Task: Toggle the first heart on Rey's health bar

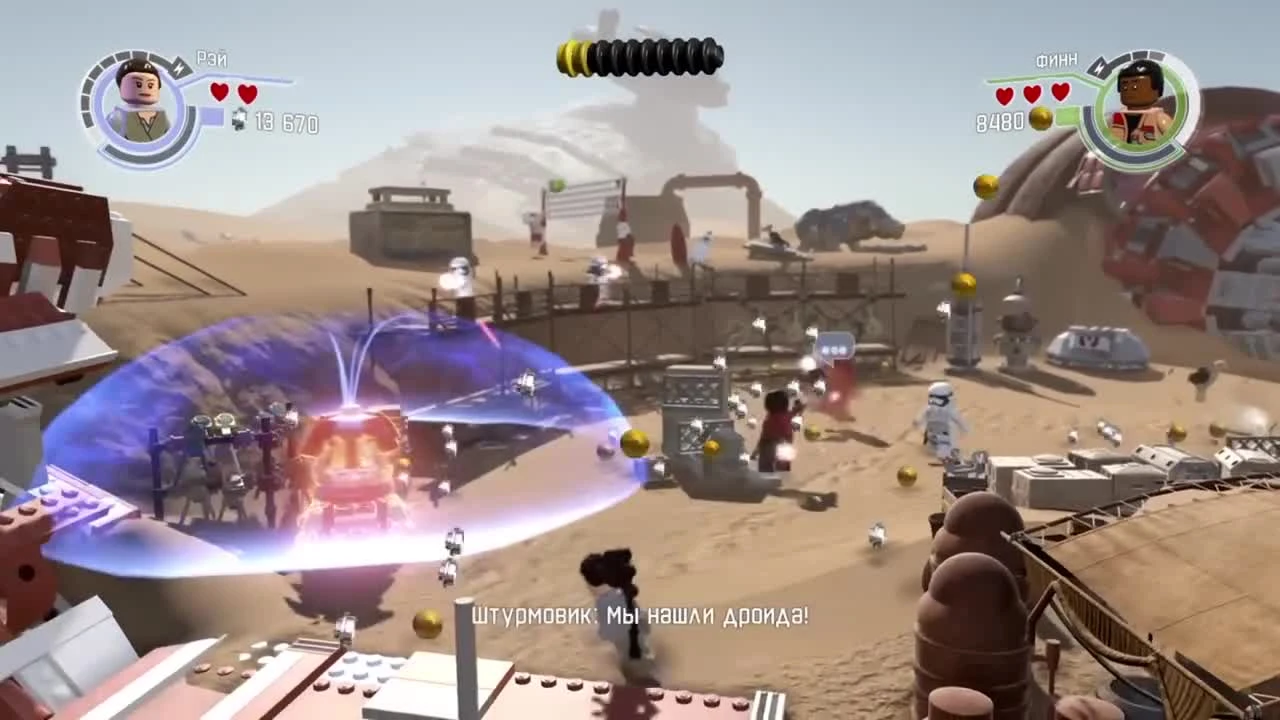Action: click(218, 93)
